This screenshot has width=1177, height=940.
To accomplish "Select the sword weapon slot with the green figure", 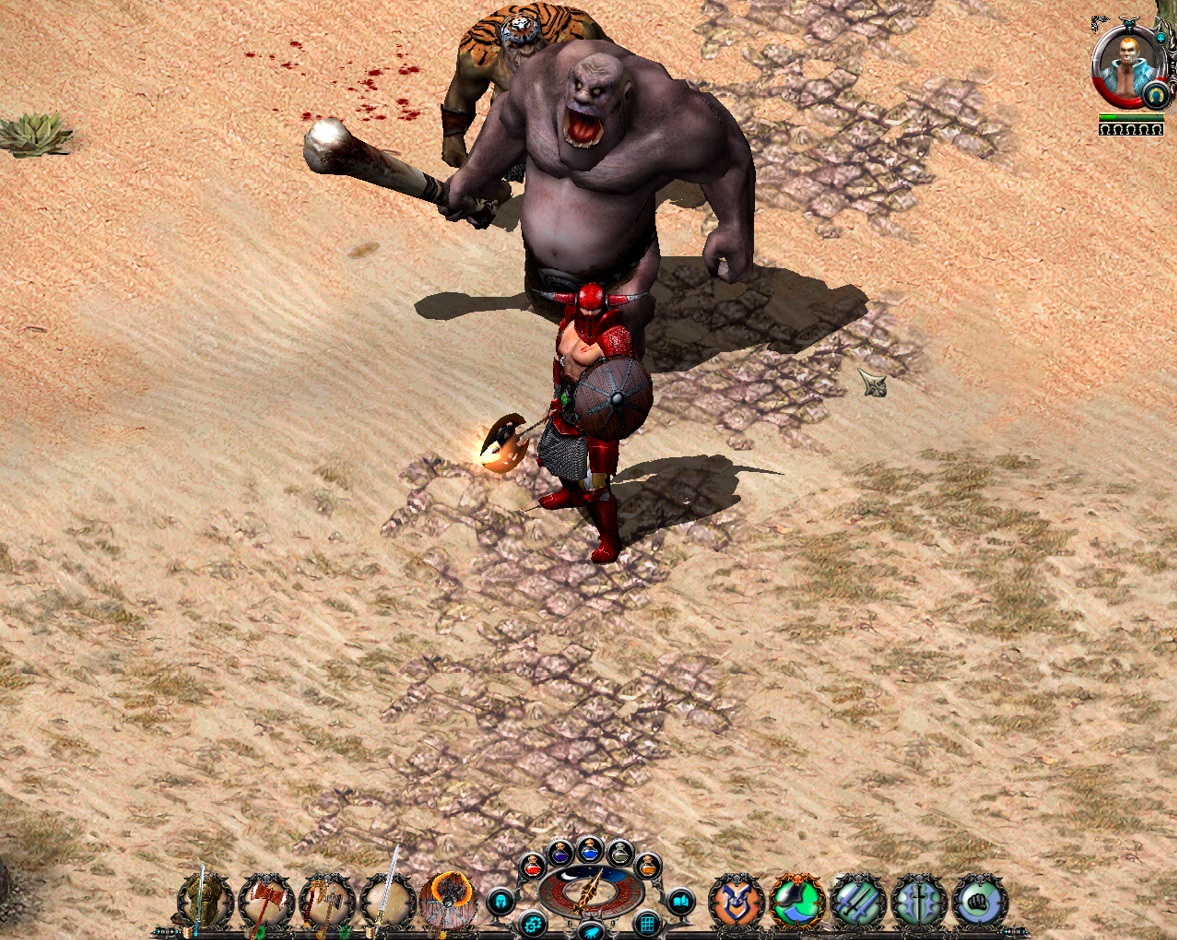I will [x=205, y=901].
